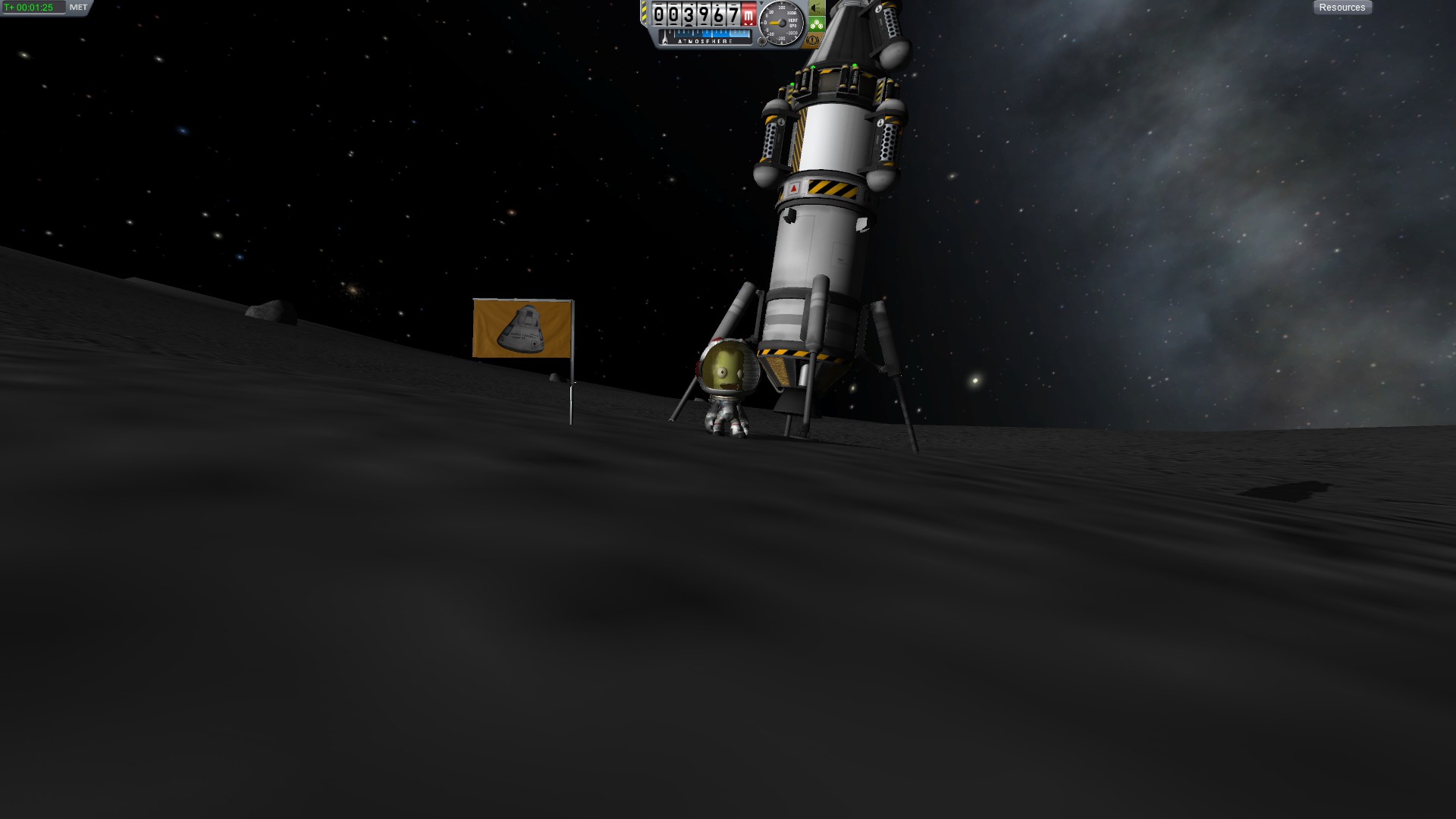Open the Resources panel

click(1341, 8)
